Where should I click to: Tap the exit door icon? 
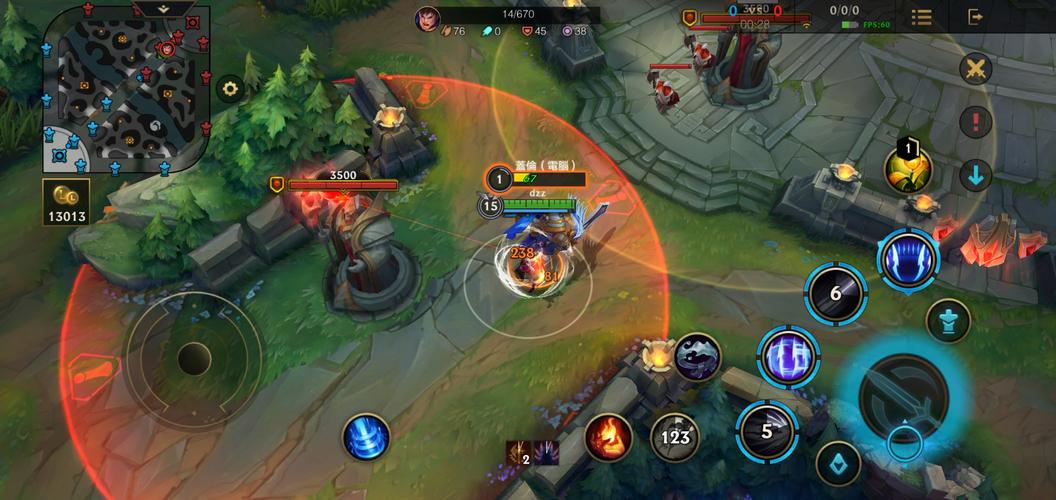(976, 17)
